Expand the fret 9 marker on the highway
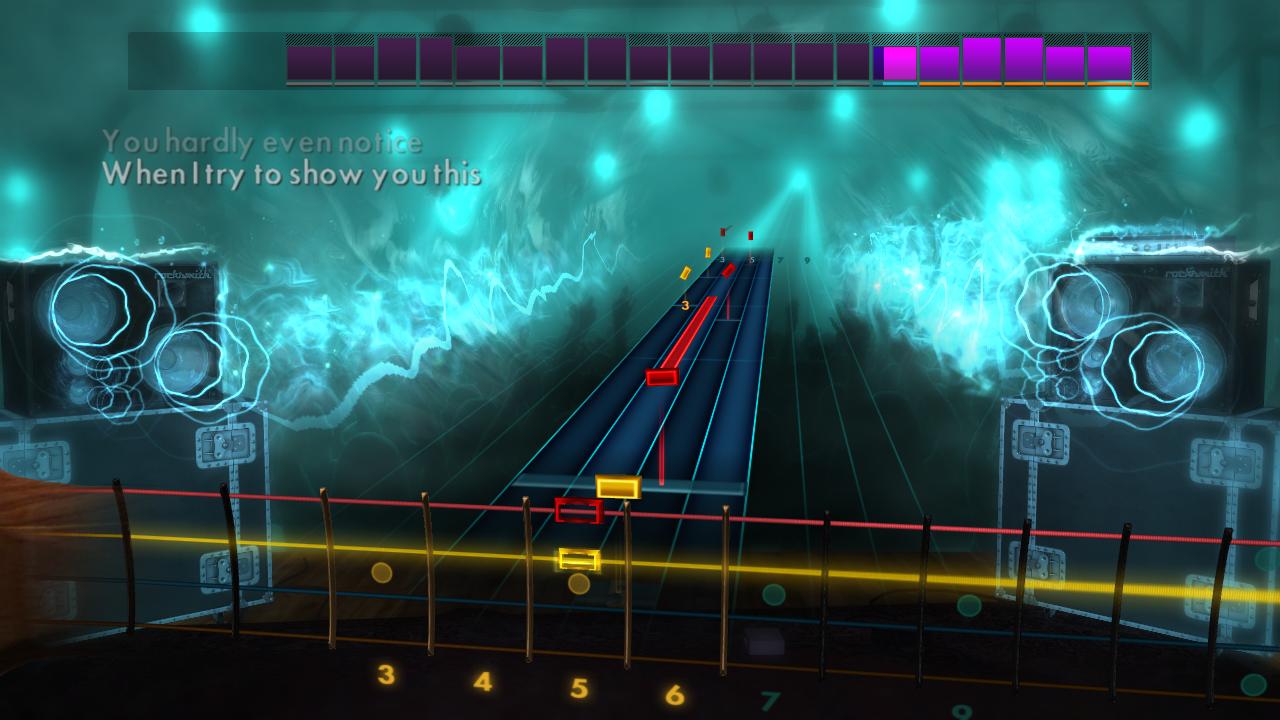 807,260
